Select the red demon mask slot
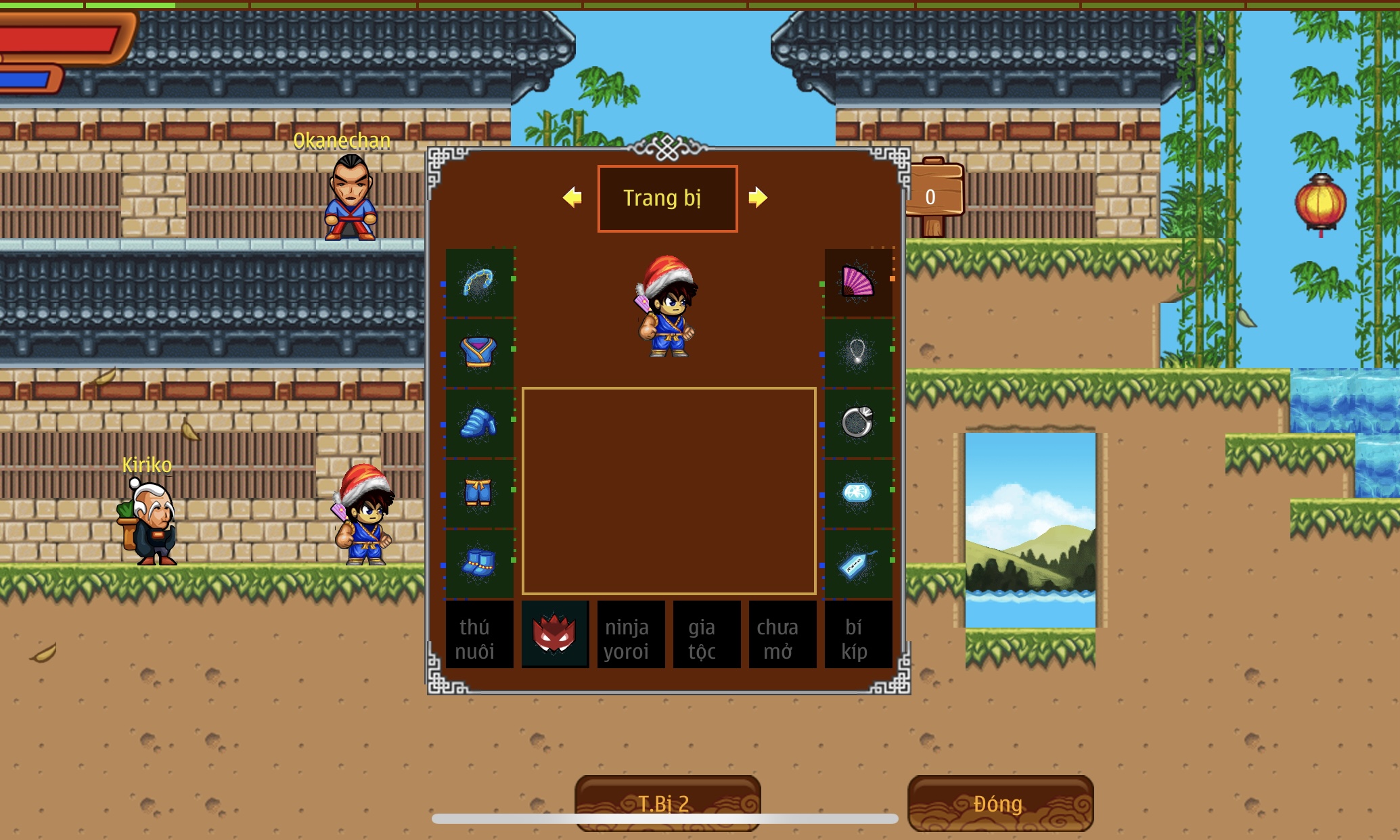 click(555, 636)
